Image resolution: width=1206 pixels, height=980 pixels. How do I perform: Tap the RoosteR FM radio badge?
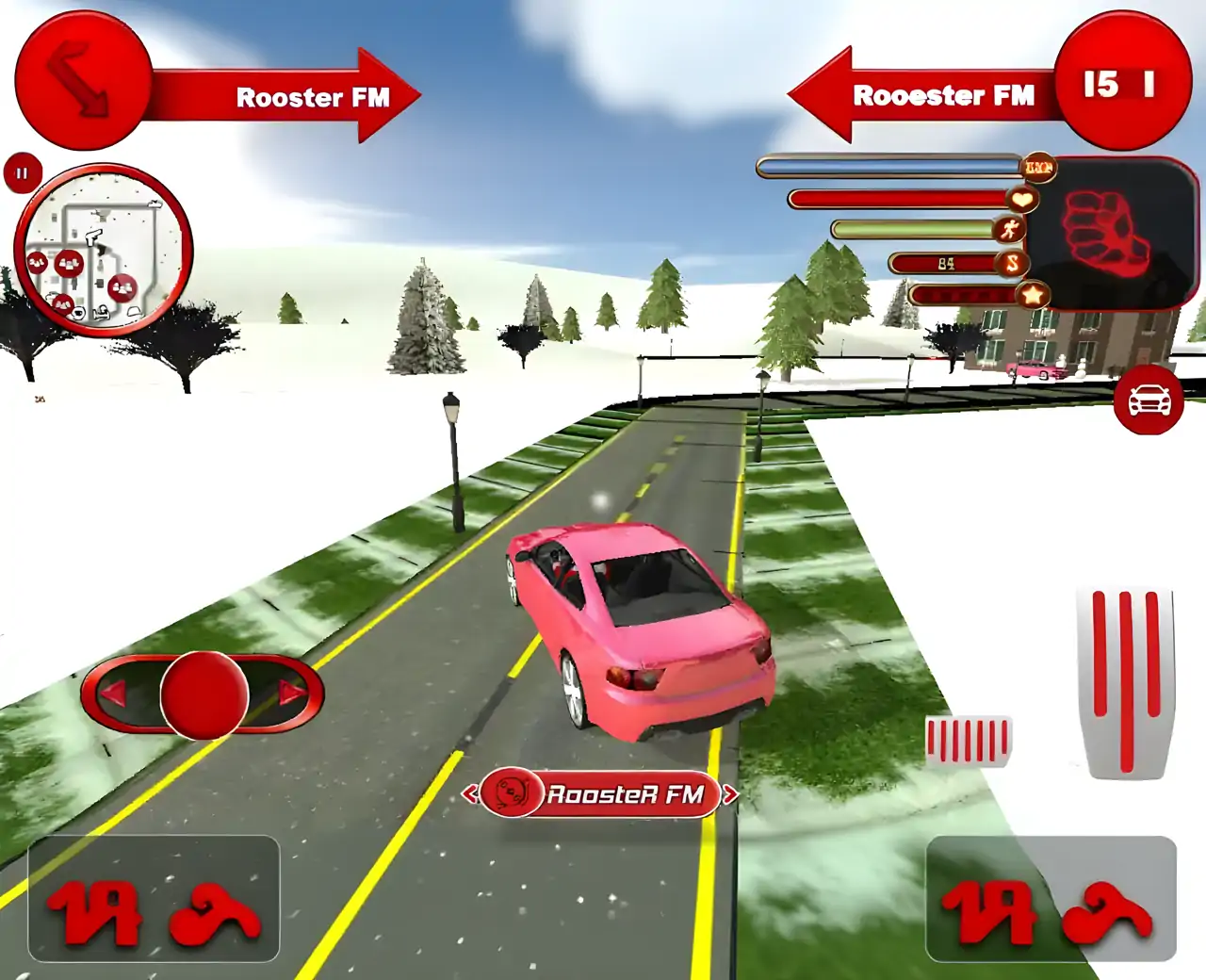600,793
